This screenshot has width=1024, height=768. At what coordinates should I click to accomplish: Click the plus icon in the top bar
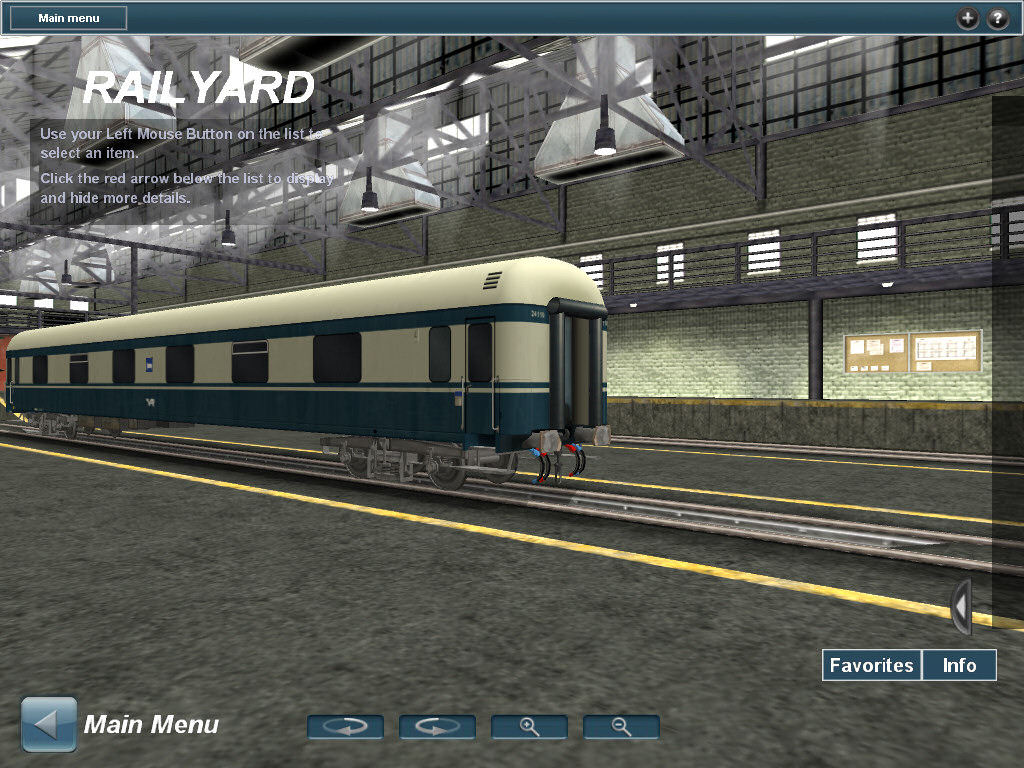click(967, 18)
